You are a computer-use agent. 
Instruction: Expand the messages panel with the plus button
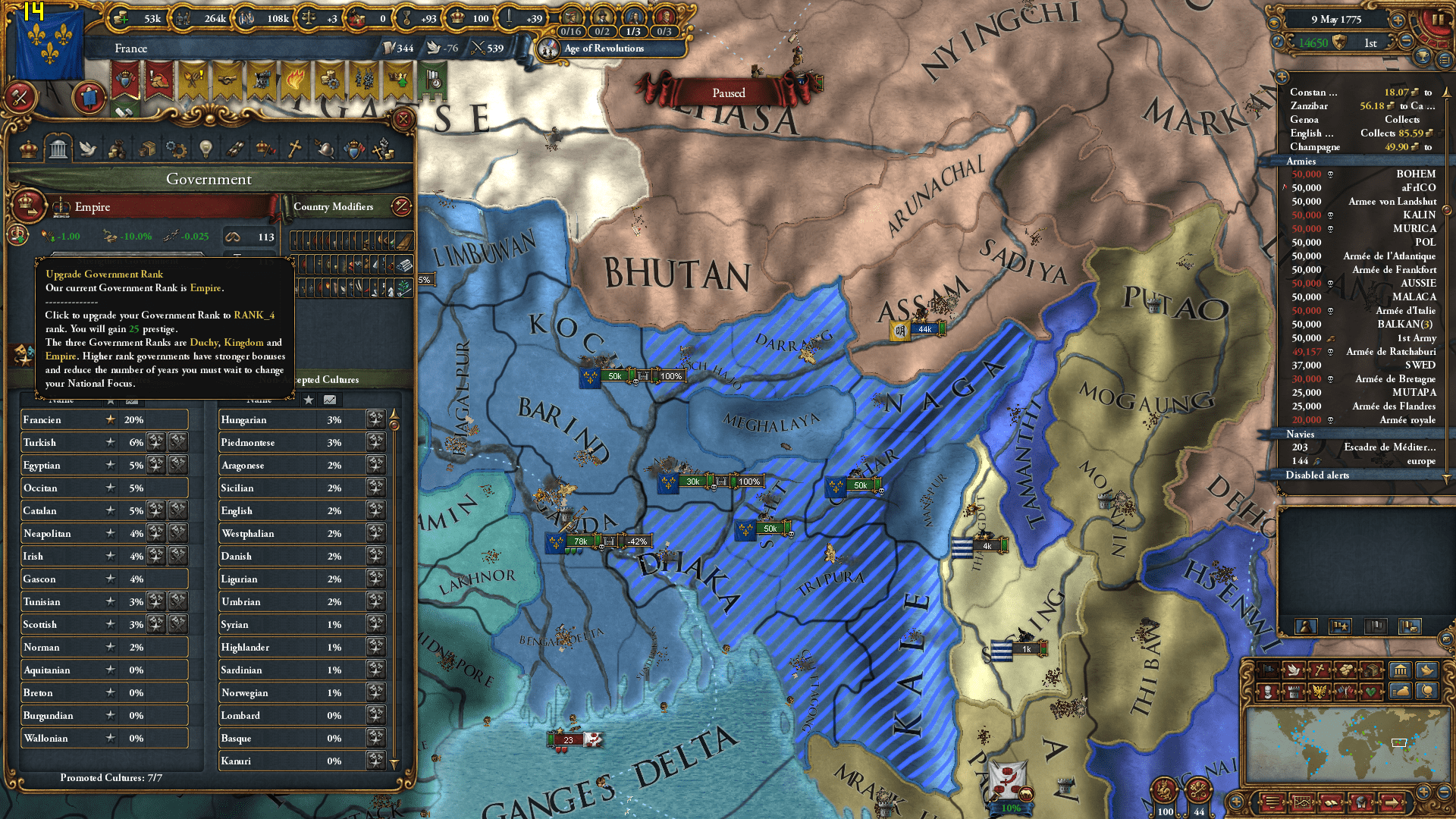1282,77
